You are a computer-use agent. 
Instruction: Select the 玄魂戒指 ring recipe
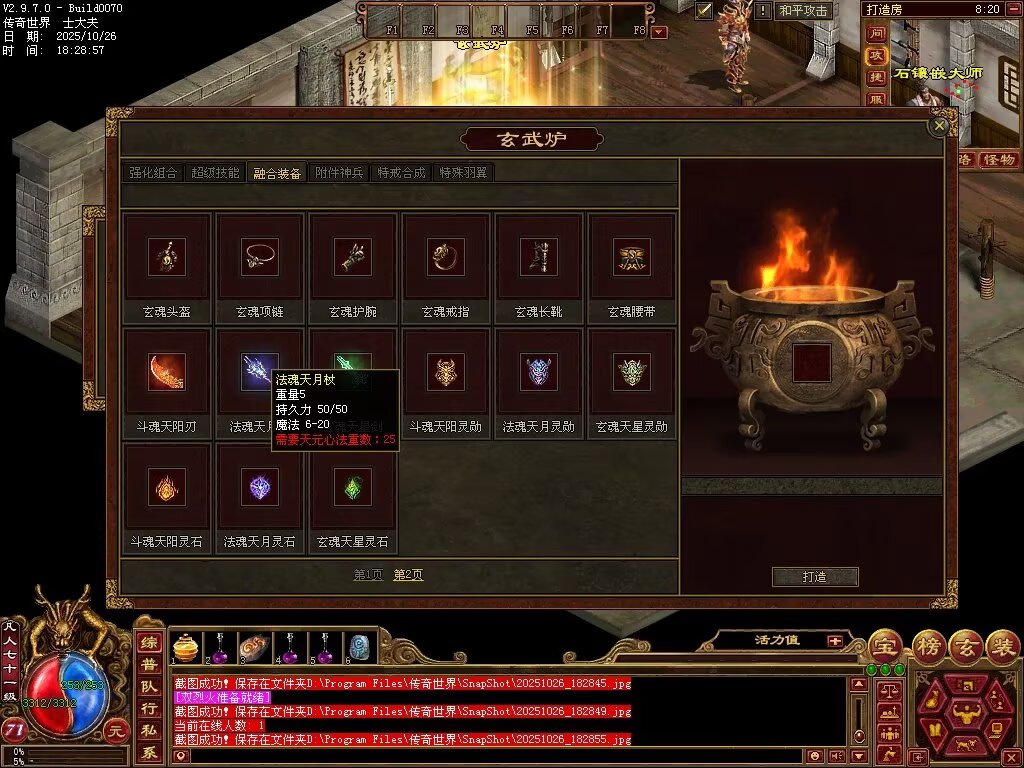pyautogui.click(x=446, y=257)
